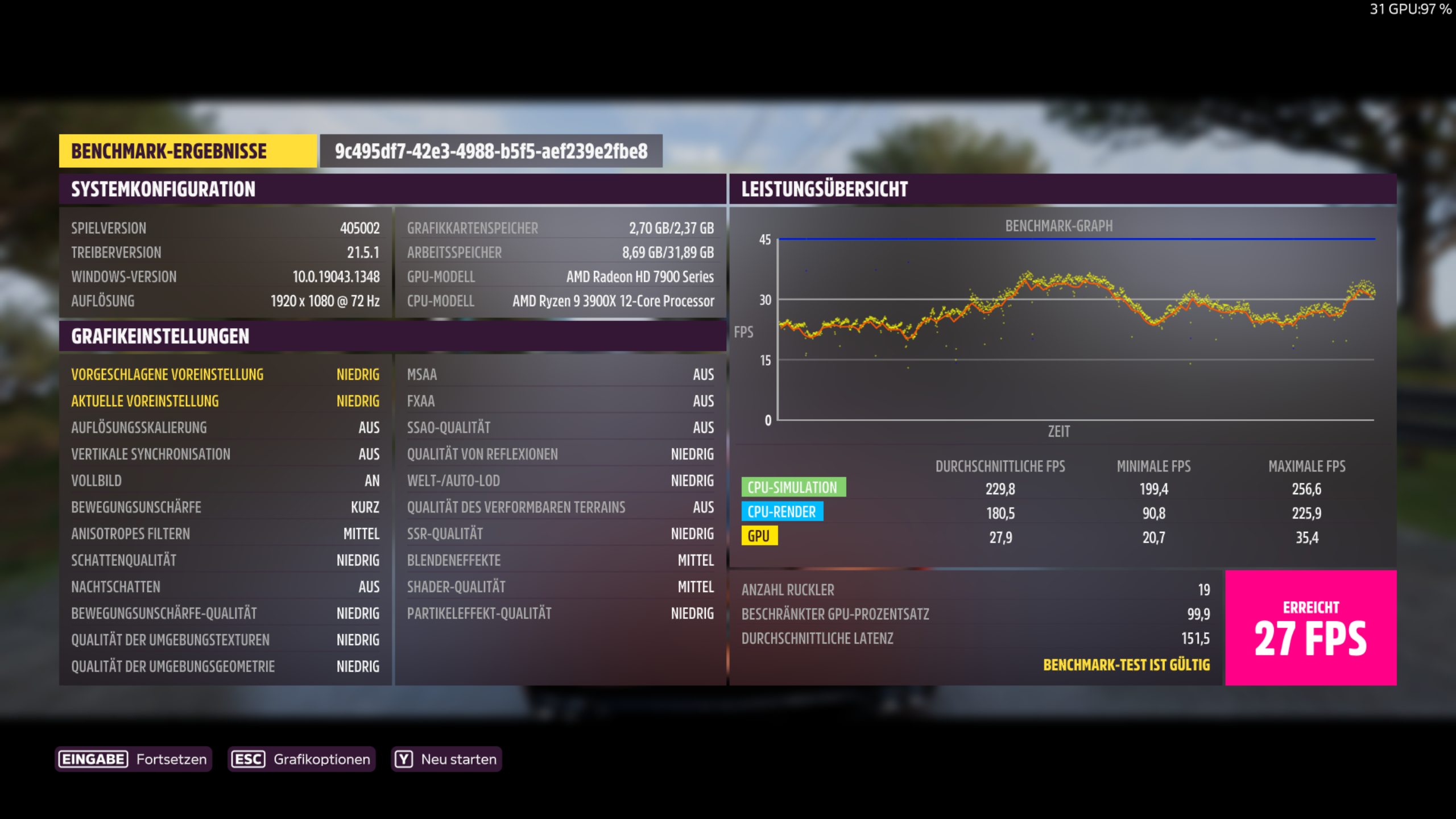Click the Y button icon

point(403,758)
